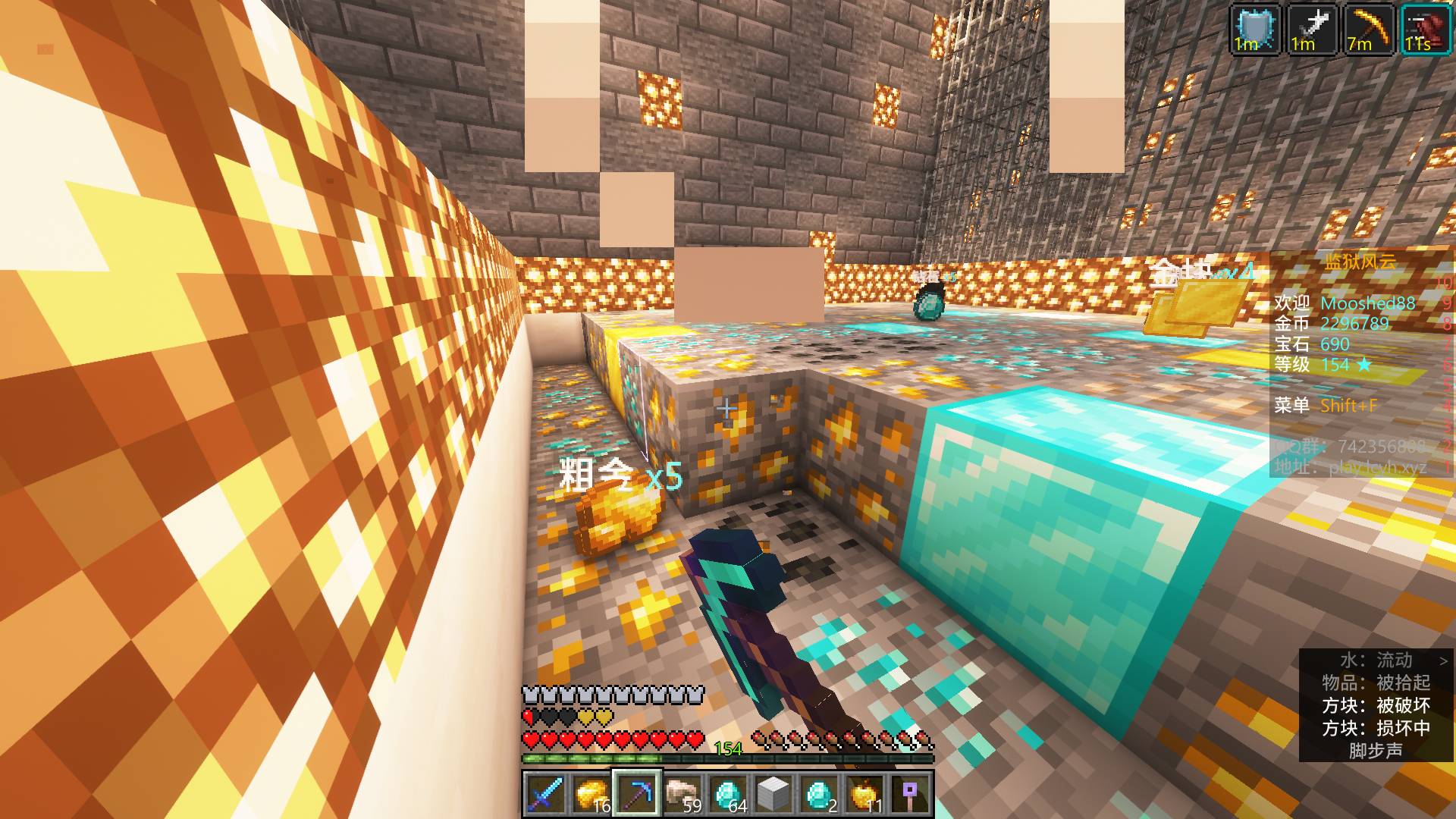Viewport: 1456px width, 819px height.
Task: Select the diamond sword hotbar slot
Action: click(545, 794)
